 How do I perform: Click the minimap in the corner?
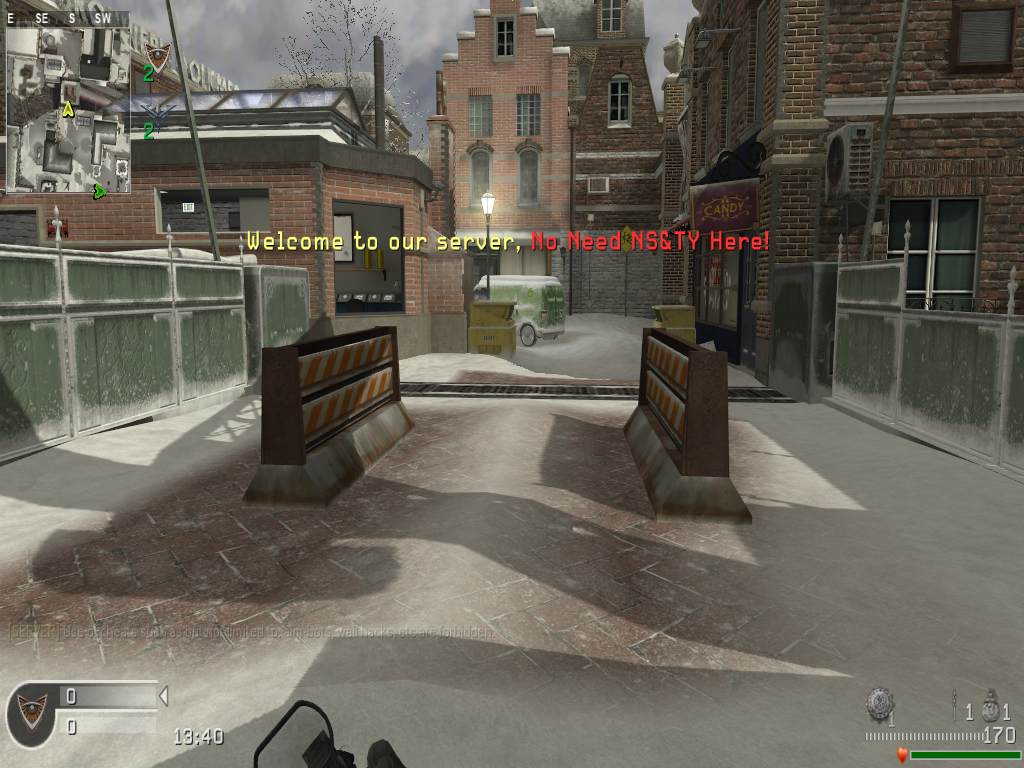(68, 108)
